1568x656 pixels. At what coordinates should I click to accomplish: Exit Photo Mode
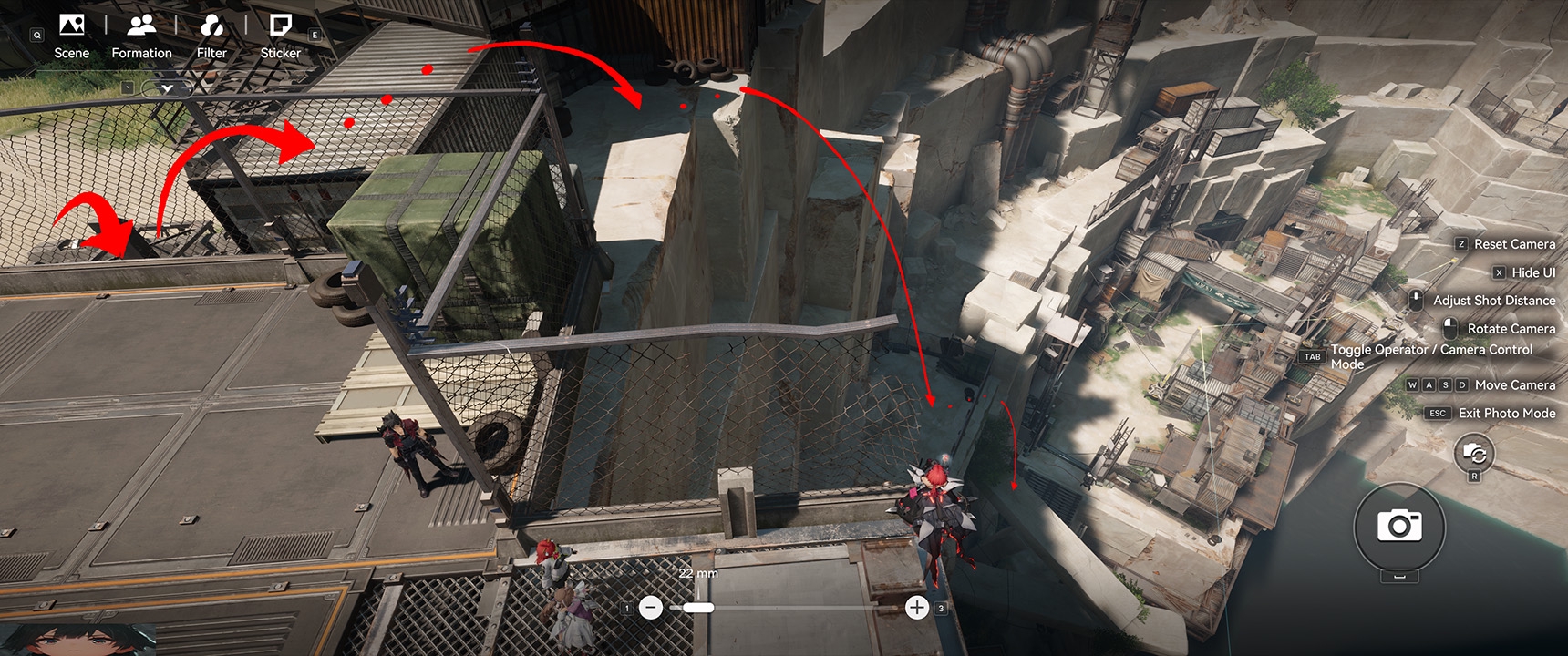[x=1506, y=413]
